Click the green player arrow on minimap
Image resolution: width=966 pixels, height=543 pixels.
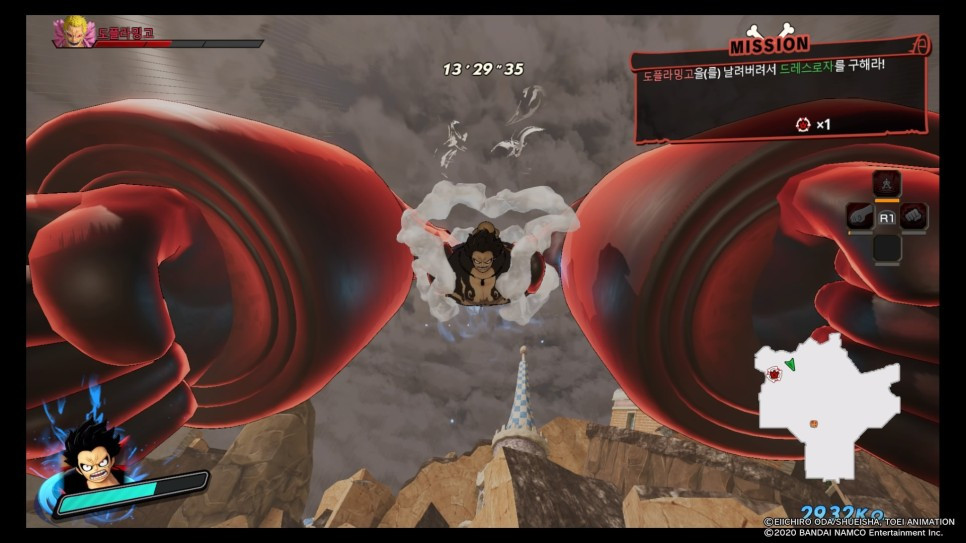pos(790,364)
